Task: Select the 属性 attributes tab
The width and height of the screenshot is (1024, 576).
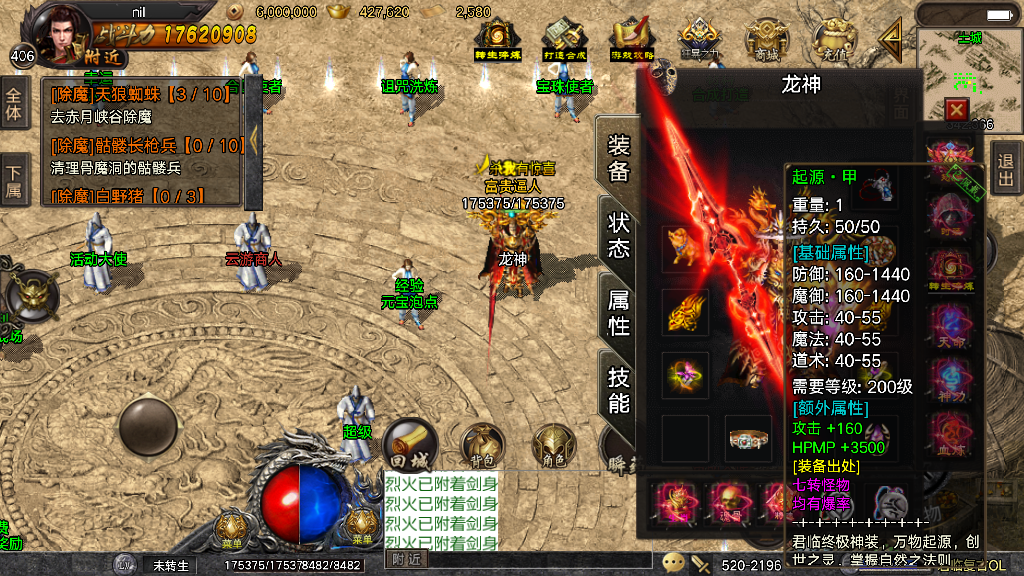Action: click(x=618, y=313)
